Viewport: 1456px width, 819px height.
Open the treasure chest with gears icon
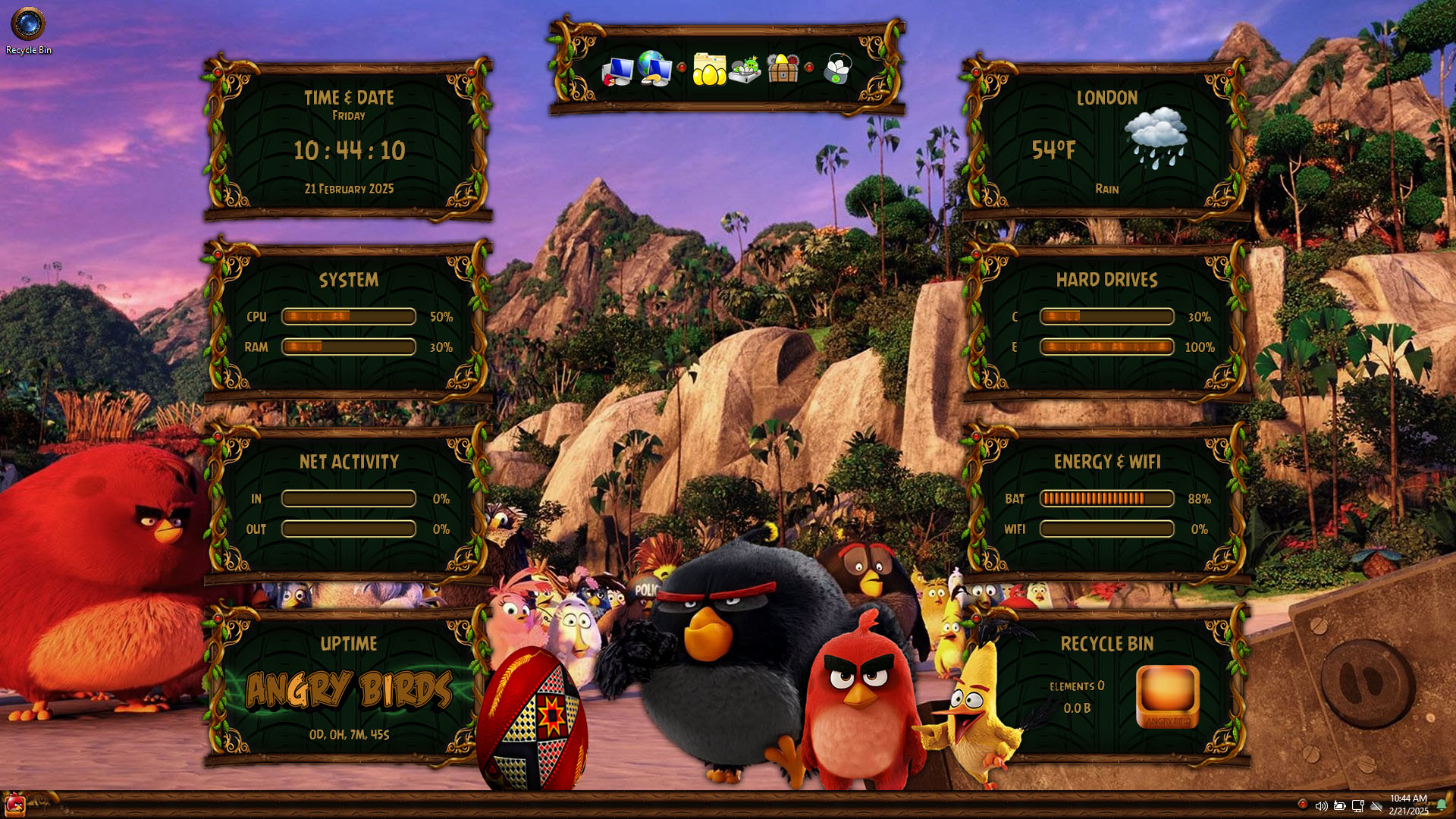[783, 69]
